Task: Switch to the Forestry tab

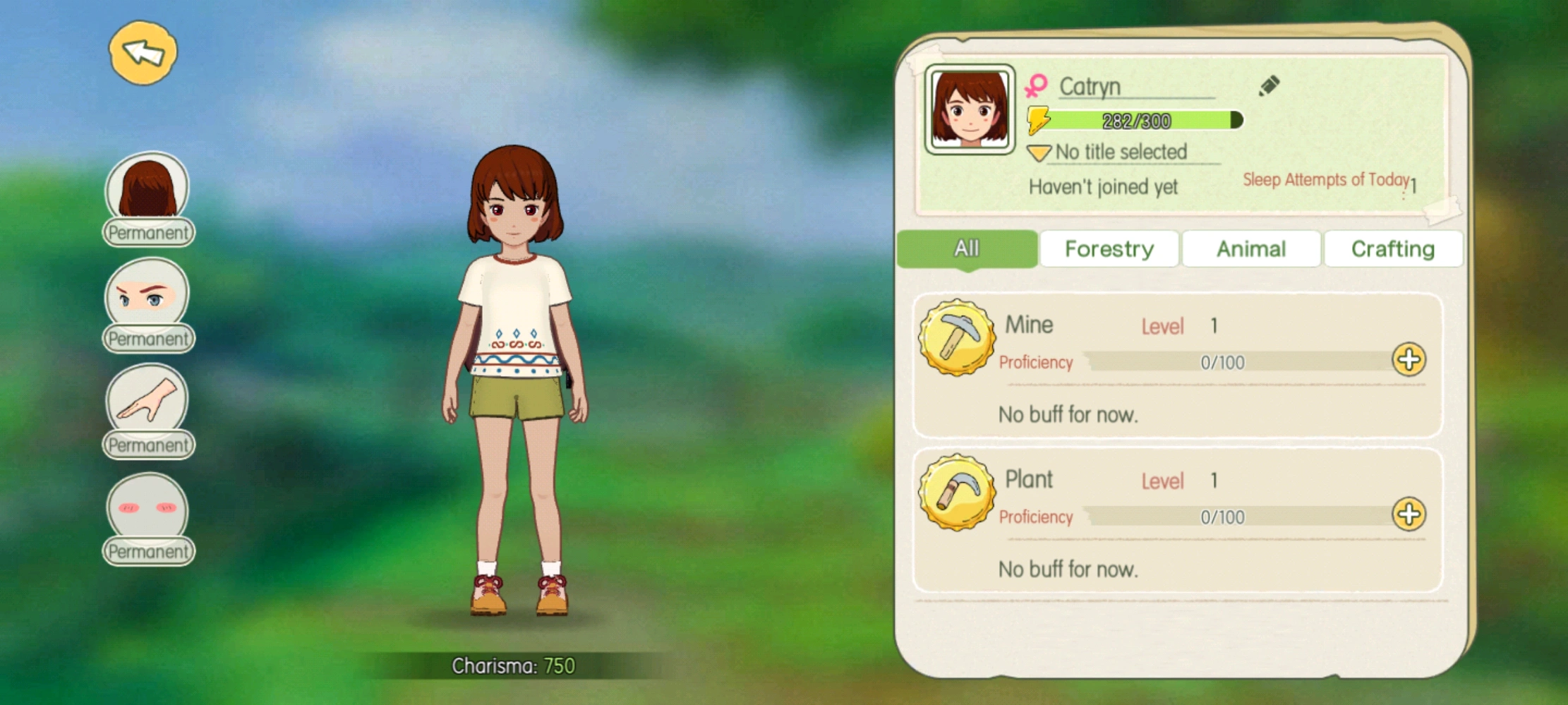Action: pyautogui.click(x=1109, y=248)
